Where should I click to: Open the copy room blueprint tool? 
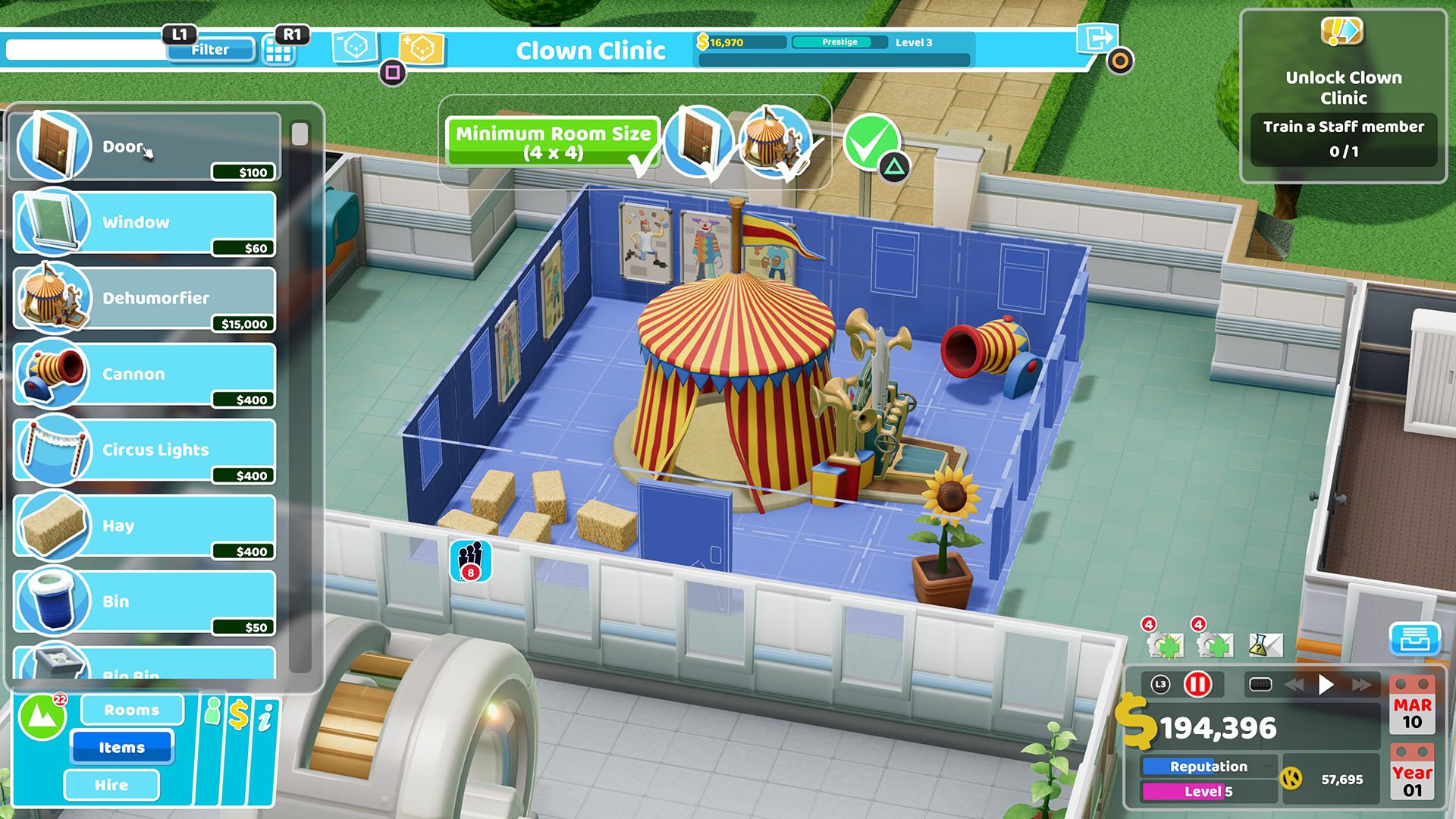click(353, 47)
